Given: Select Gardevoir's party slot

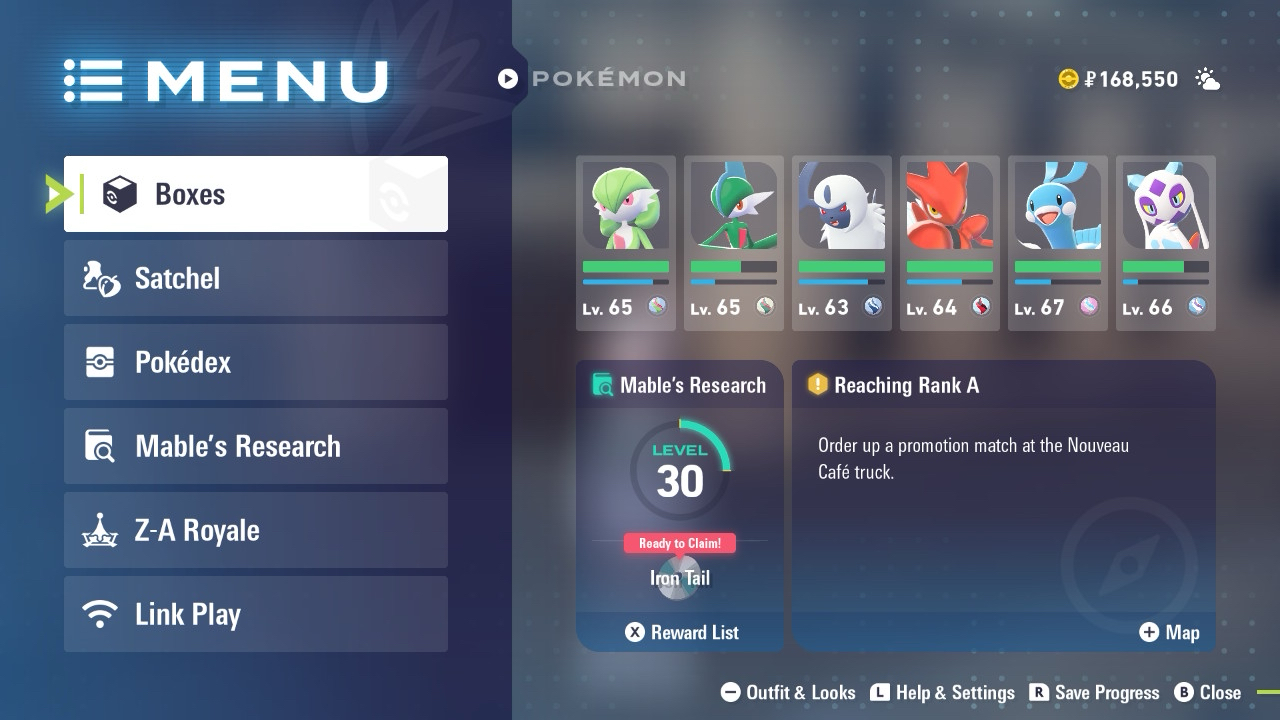Looking at the screenshot, I should tap(626, 242).
